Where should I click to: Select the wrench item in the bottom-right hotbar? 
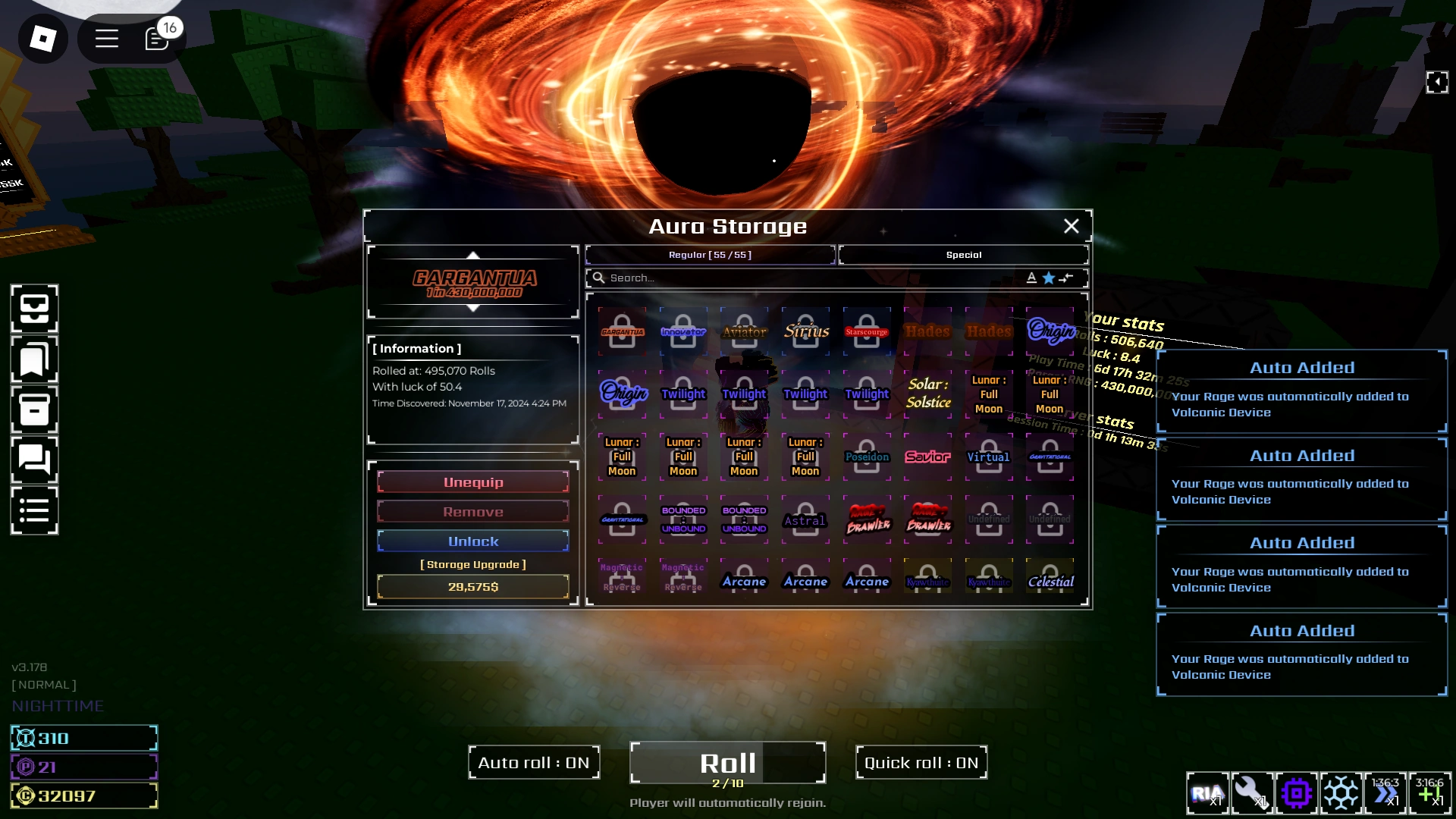coord(1252,793)
